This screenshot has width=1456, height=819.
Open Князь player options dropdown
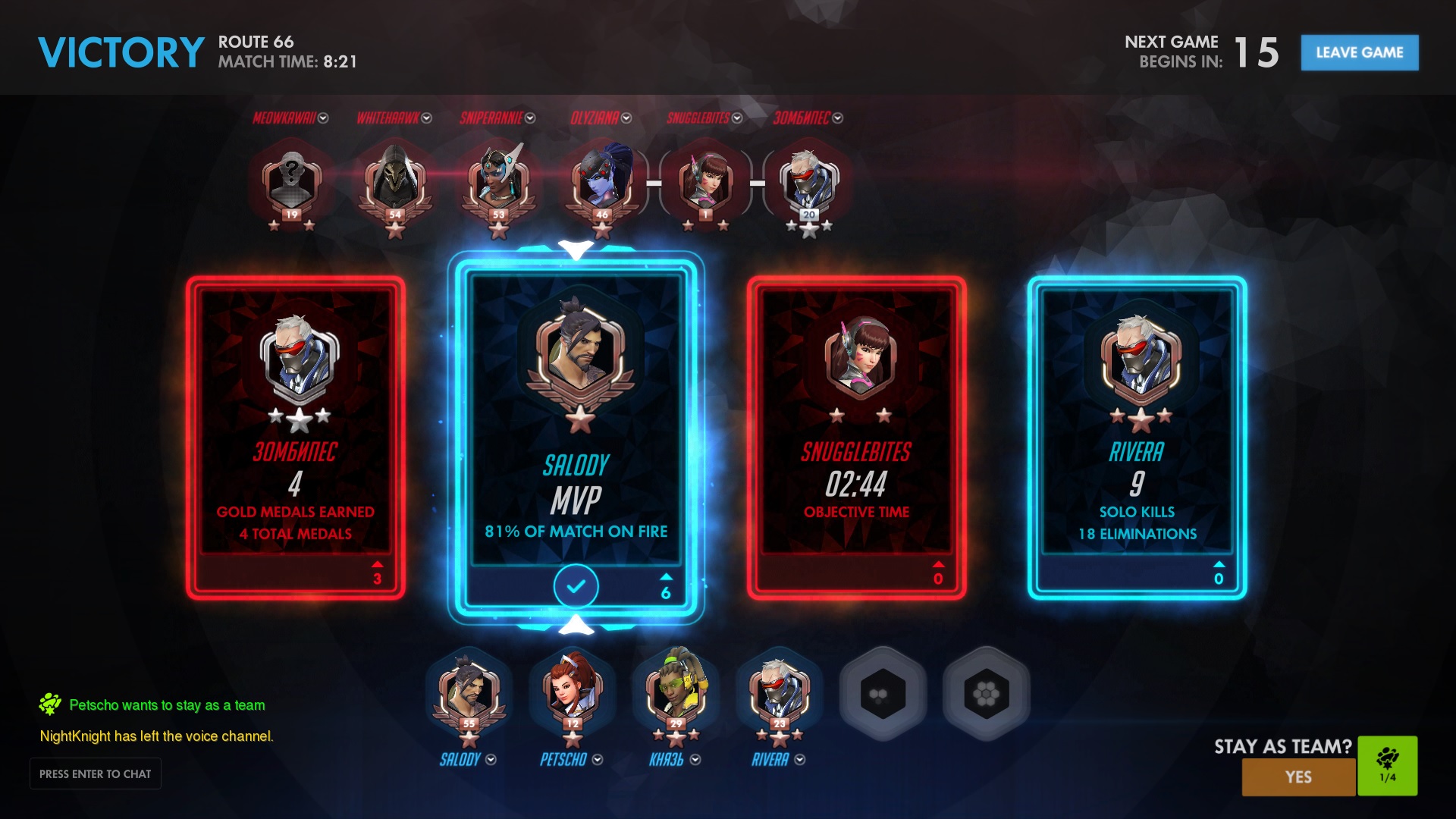click(695, 759)
